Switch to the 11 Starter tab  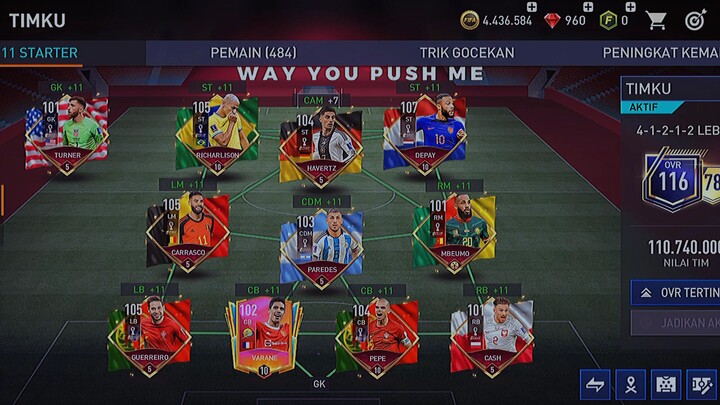[40, 53]
